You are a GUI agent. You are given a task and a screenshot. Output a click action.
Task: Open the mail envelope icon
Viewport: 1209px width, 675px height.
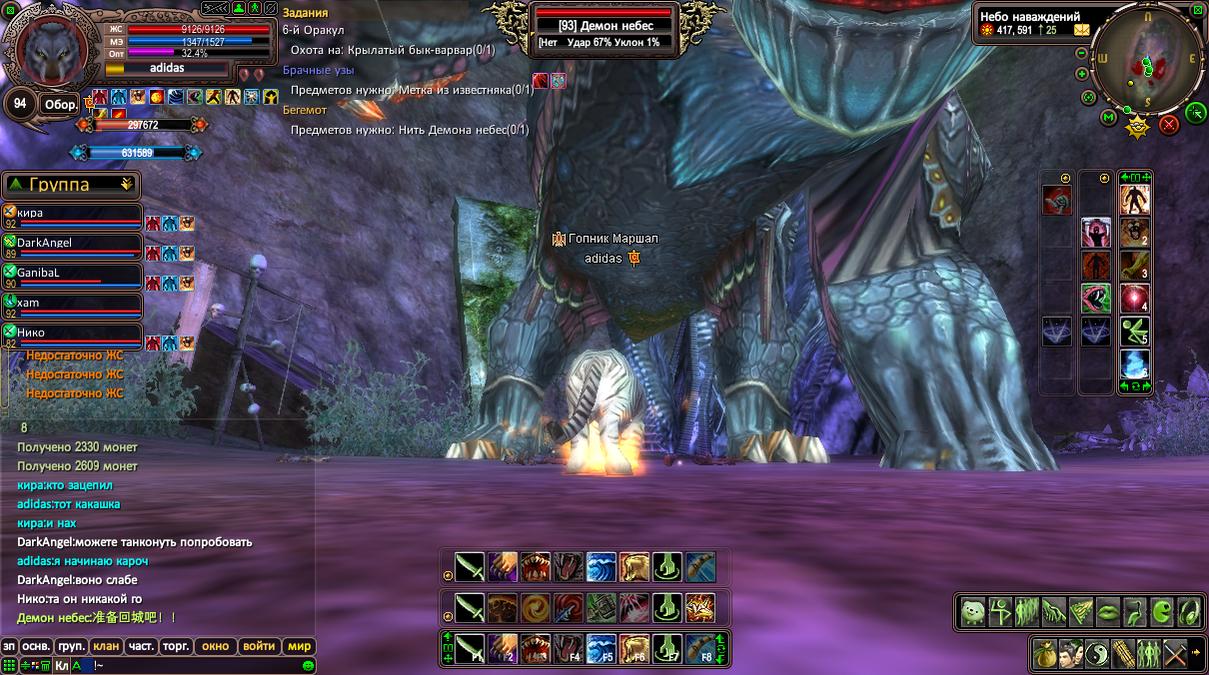coord(1081,30)
